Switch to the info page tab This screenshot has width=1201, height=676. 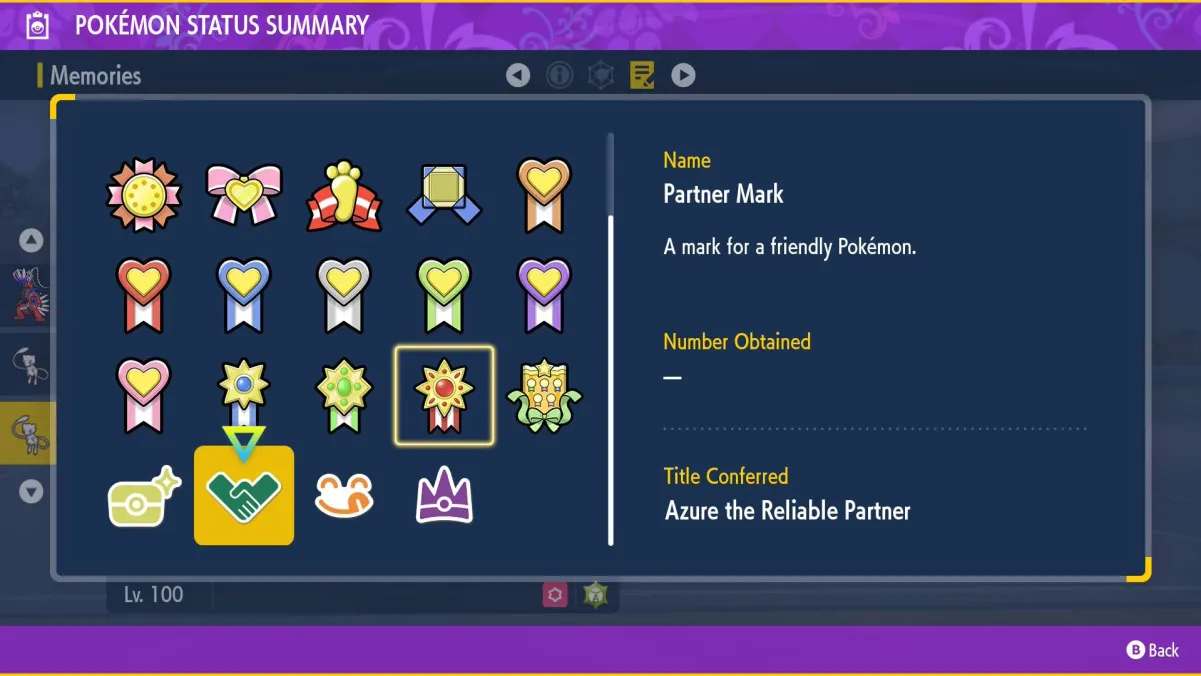pos(559,75)
